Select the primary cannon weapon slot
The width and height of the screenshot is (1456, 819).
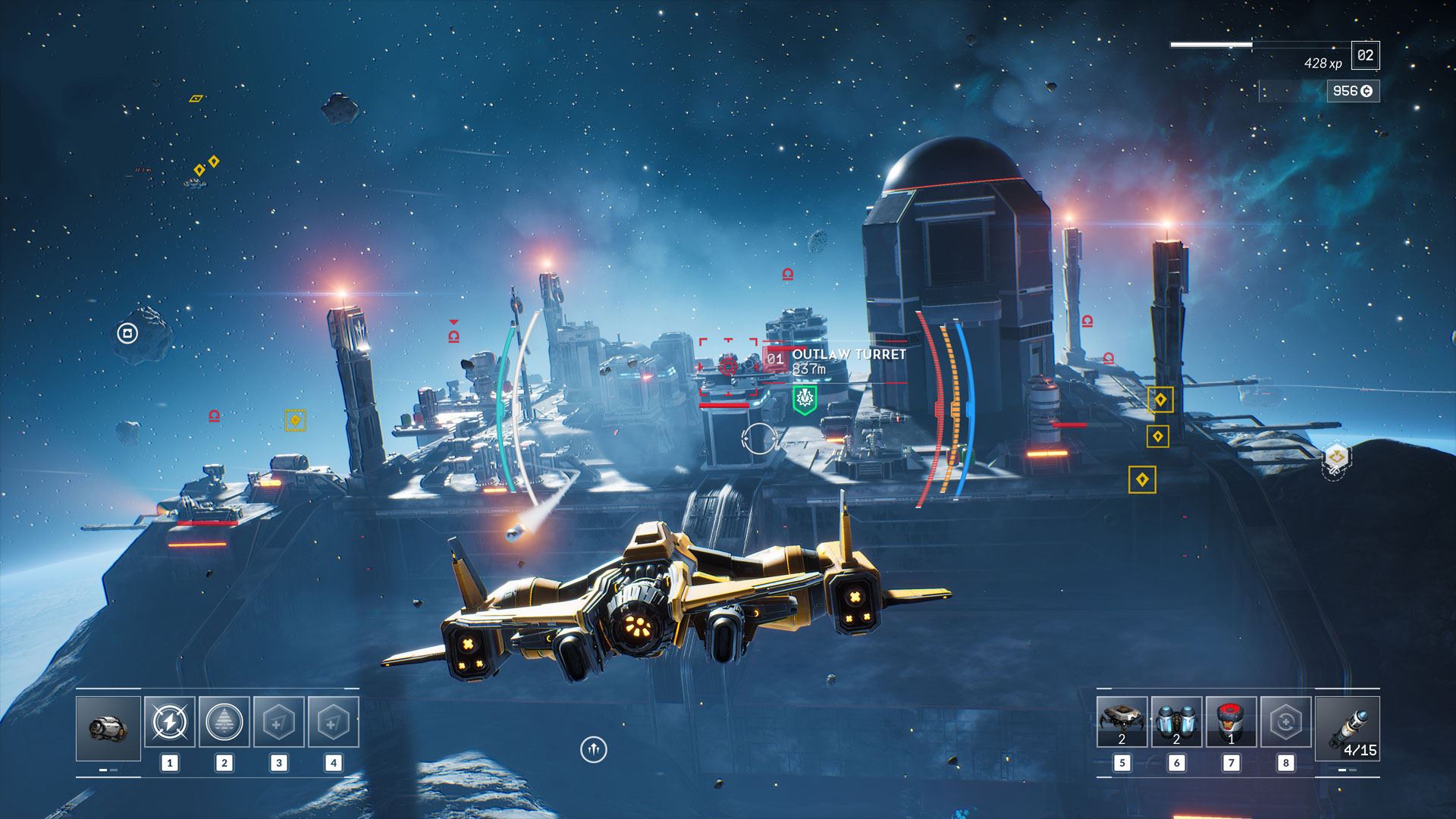pos(108,728)
